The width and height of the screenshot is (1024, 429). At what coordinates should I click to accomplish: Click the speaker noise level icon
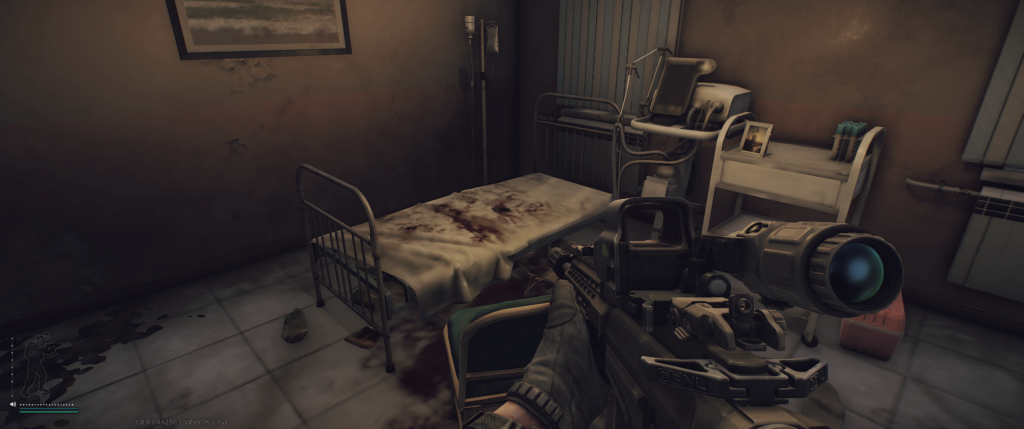tap(12, 404)
